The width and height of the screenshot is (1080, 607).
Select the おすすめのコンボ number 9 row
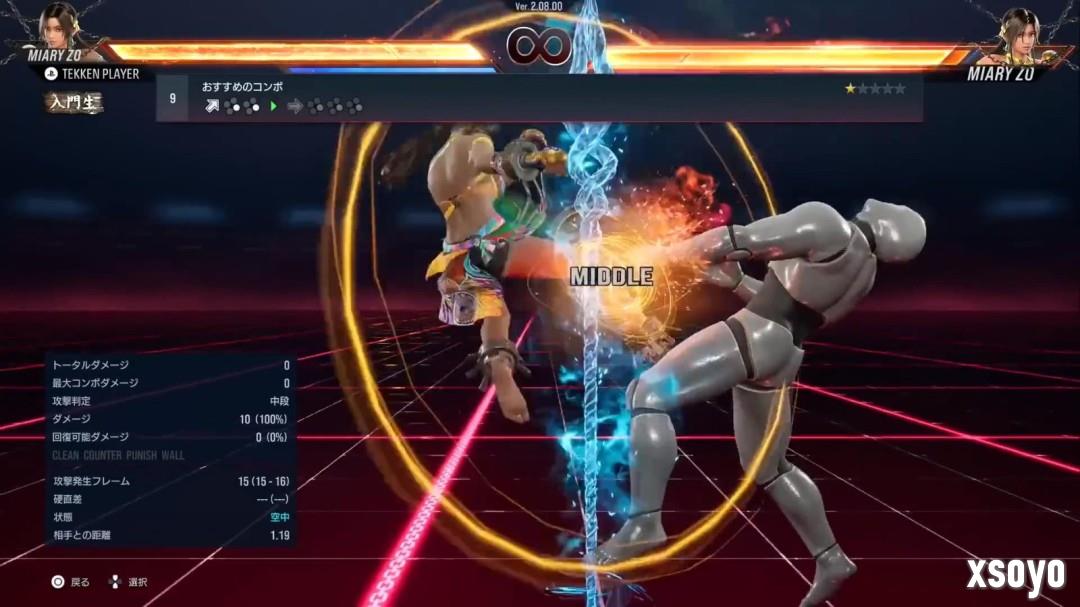point(538,97)
